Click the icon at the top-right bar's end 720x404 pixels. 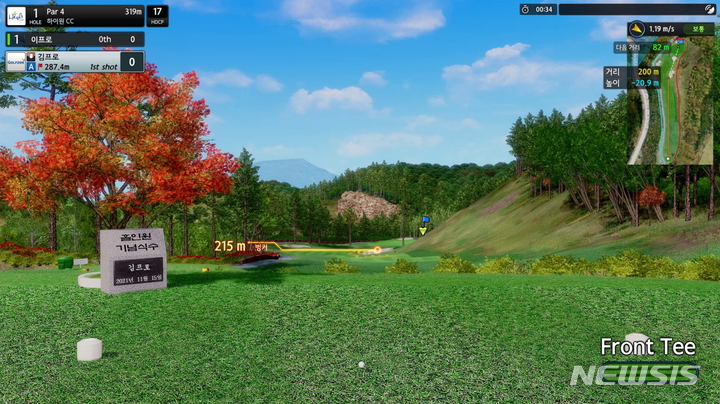point(708,9)
